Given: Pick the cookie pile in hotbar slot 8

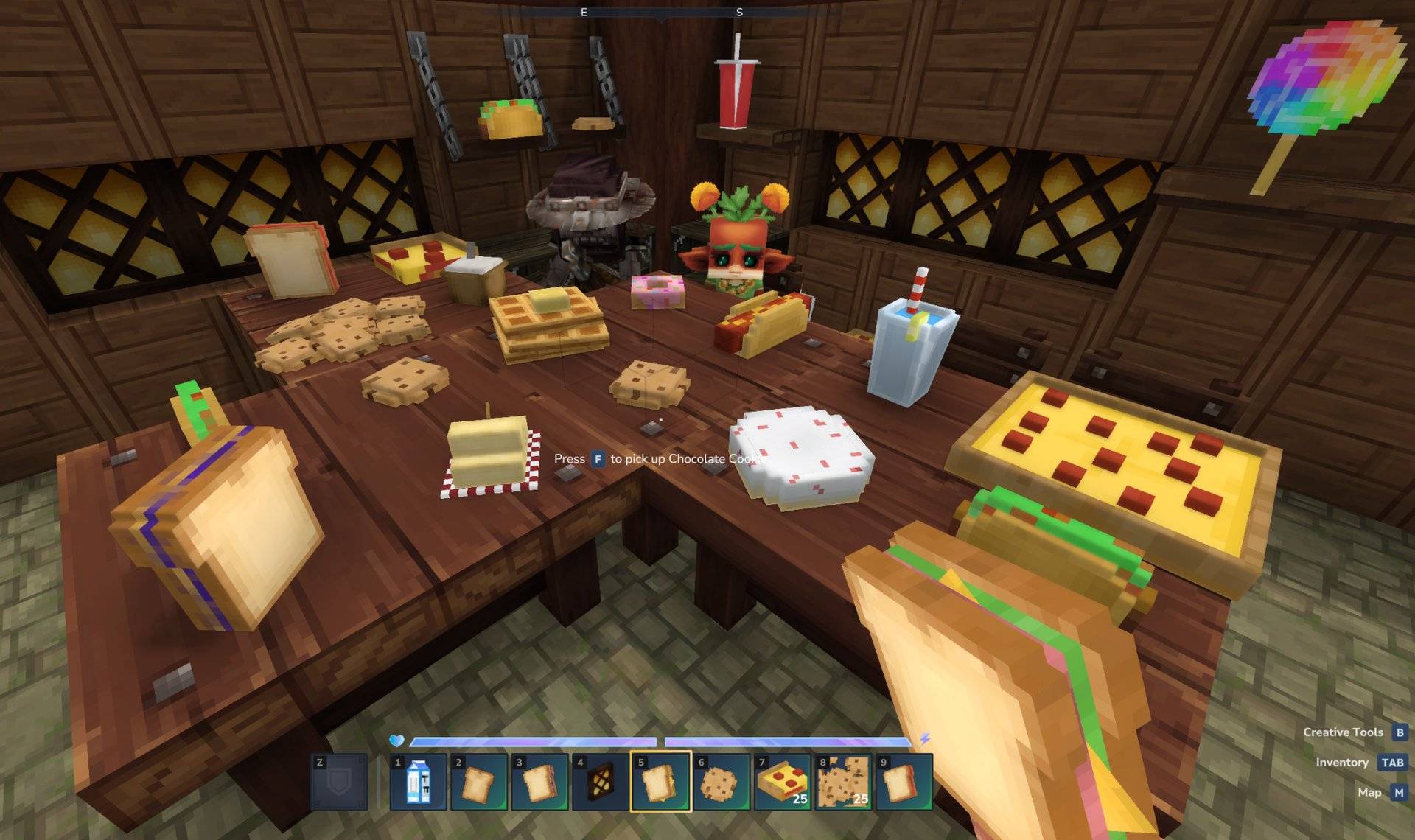Looking at the screenshot, I should tap(842, 782).
